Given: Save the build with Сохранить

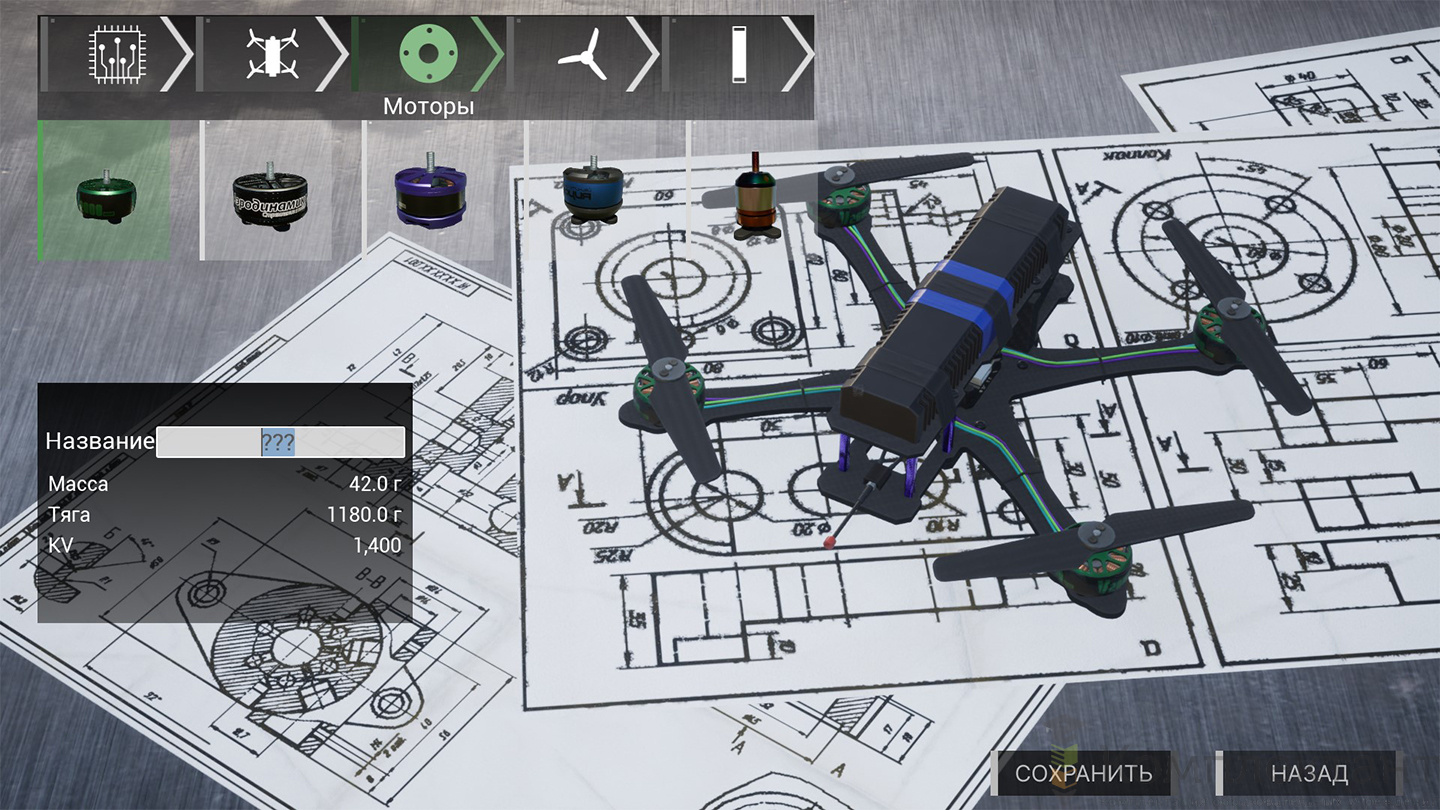Looking at the screenshot, I should coord(1083,773).
